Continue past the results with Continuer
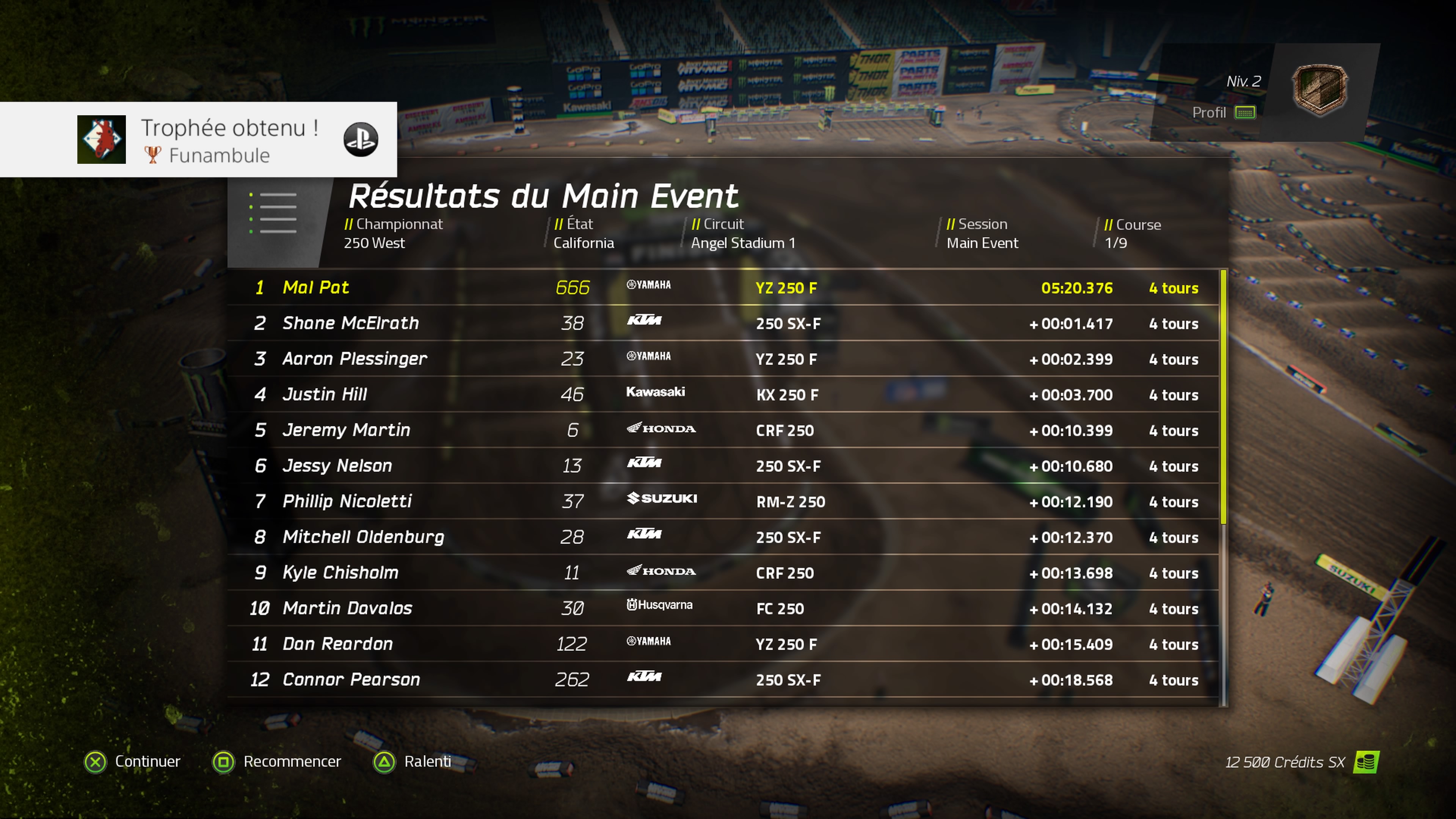The width and height of the screenshot is (1456, 819). pyautogui.click(x=132, y=761)
